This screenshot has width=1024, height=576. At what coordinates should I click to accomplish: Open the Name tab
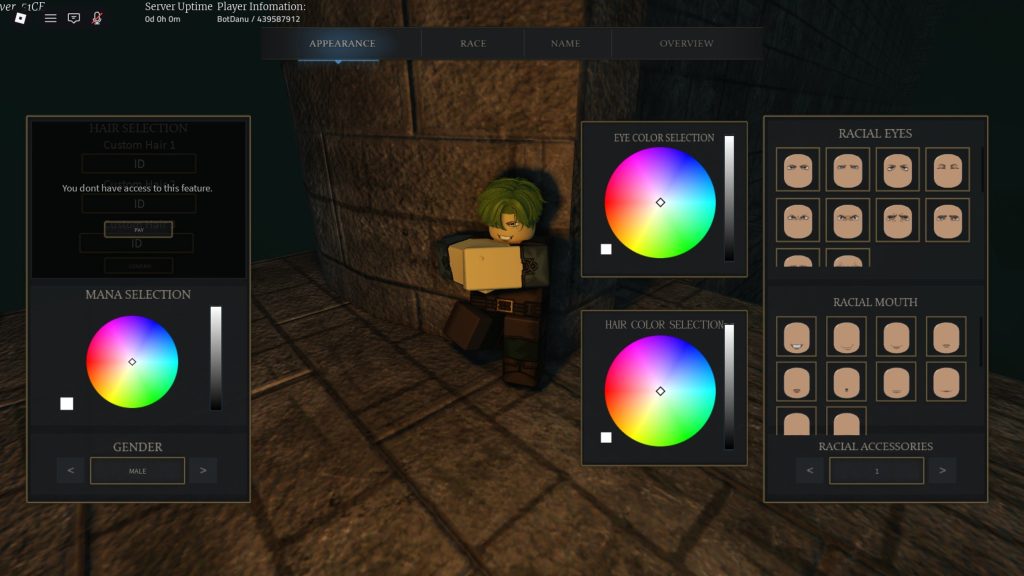point(565,44)
